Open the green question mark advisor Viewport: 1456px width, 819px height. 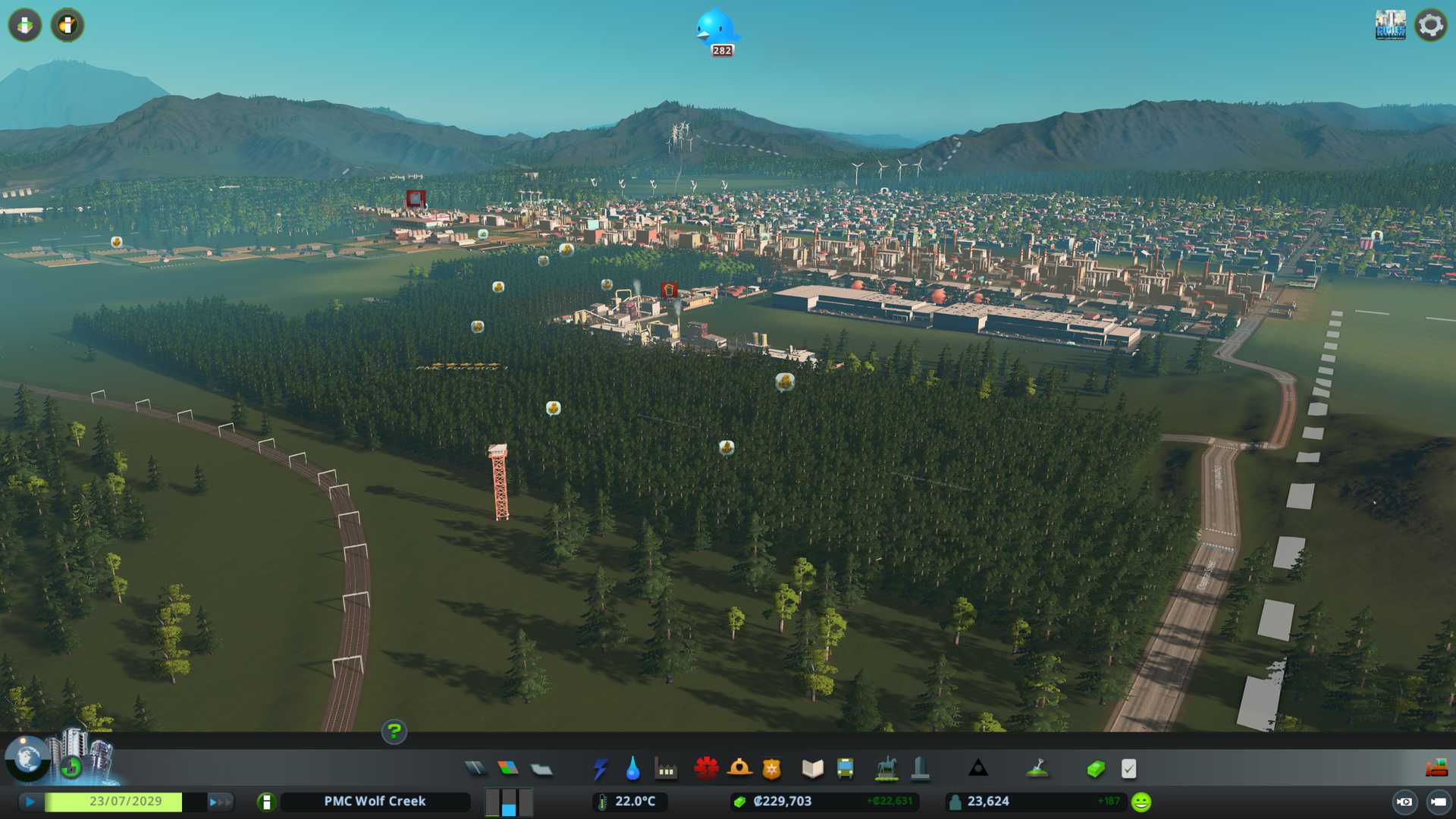click(394, 732)
